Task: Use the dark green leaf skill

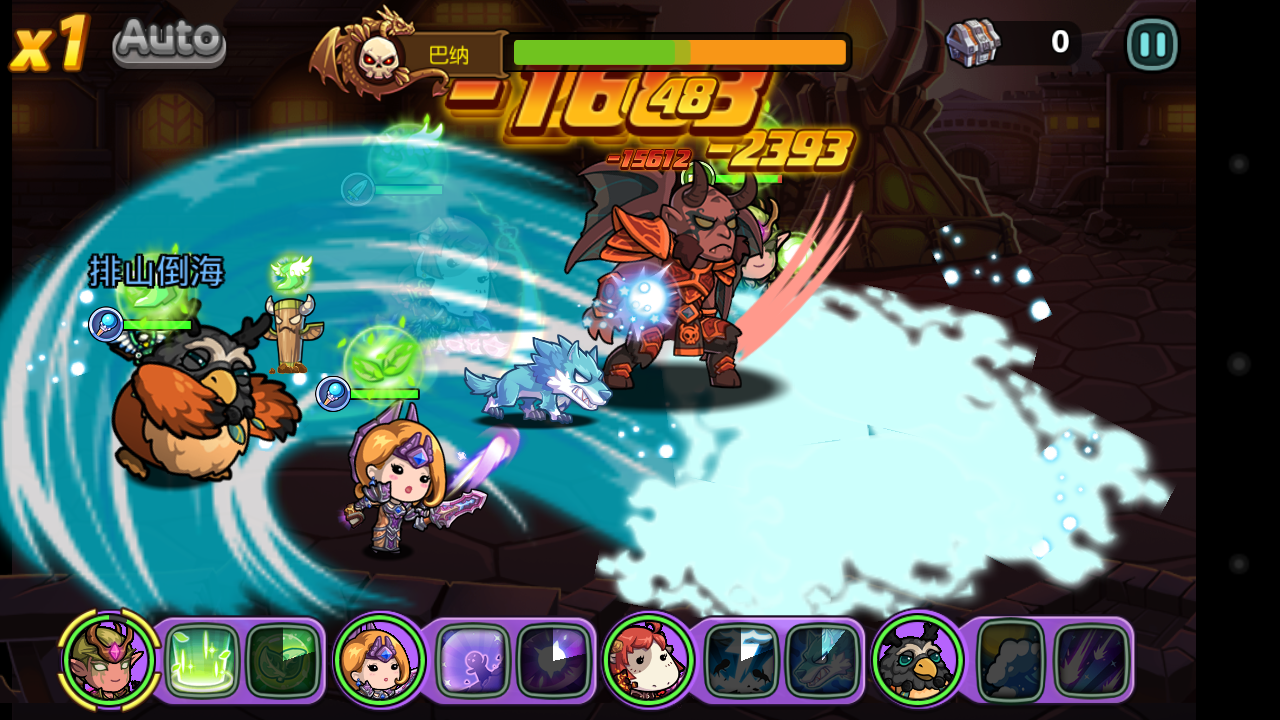Action: (x=283, y=660)
